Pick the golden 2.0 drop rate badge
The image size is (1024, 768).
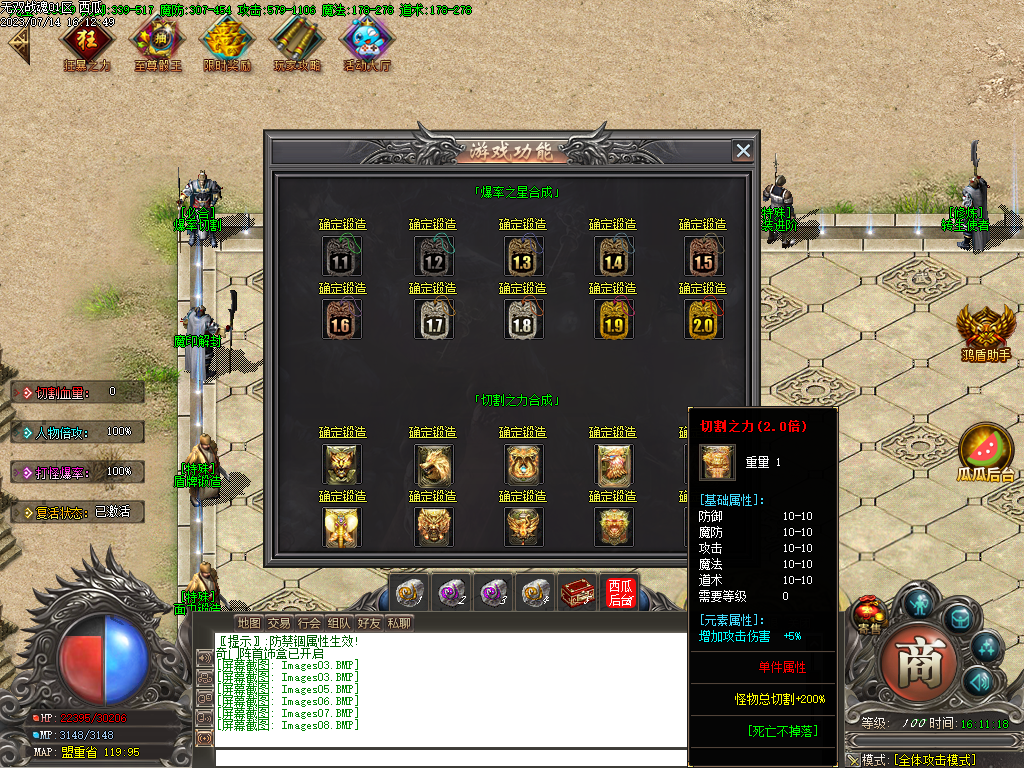(x=702, y=320)
